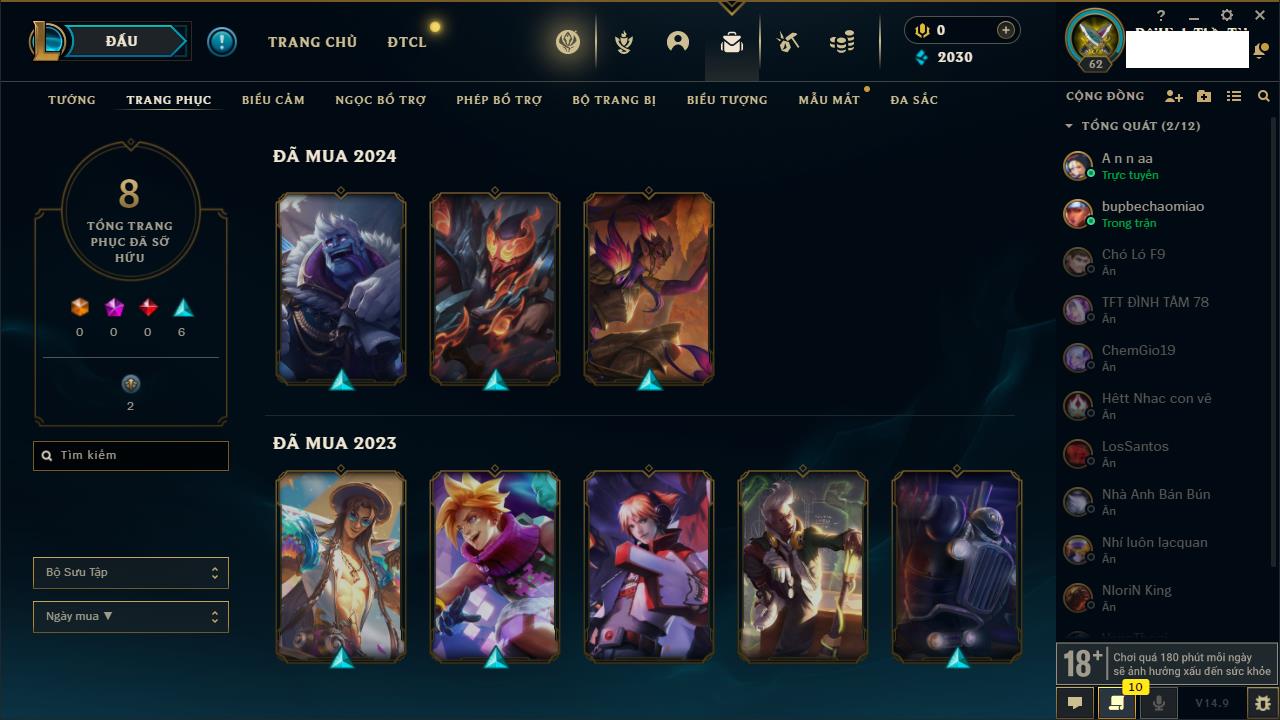This screenshot has width=1280, height=720.
Task: Go to TRANG CHỦ home page
Action: (x=312, y=42)
